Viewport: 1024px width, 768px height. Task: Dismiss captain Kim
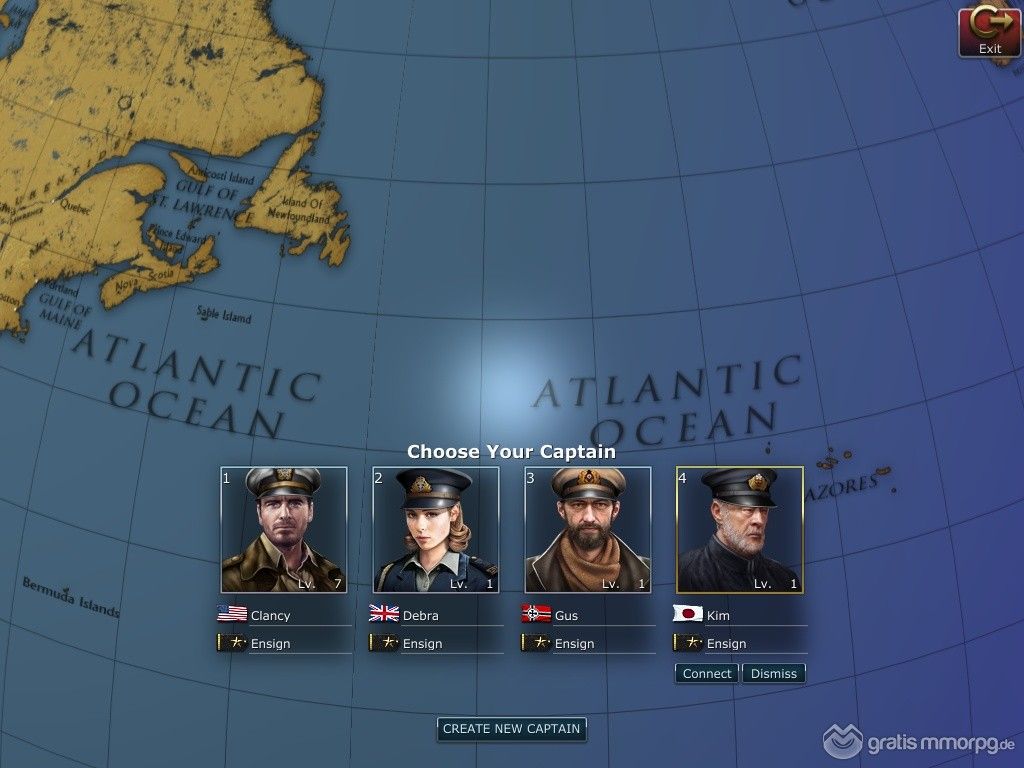(774, 674)
